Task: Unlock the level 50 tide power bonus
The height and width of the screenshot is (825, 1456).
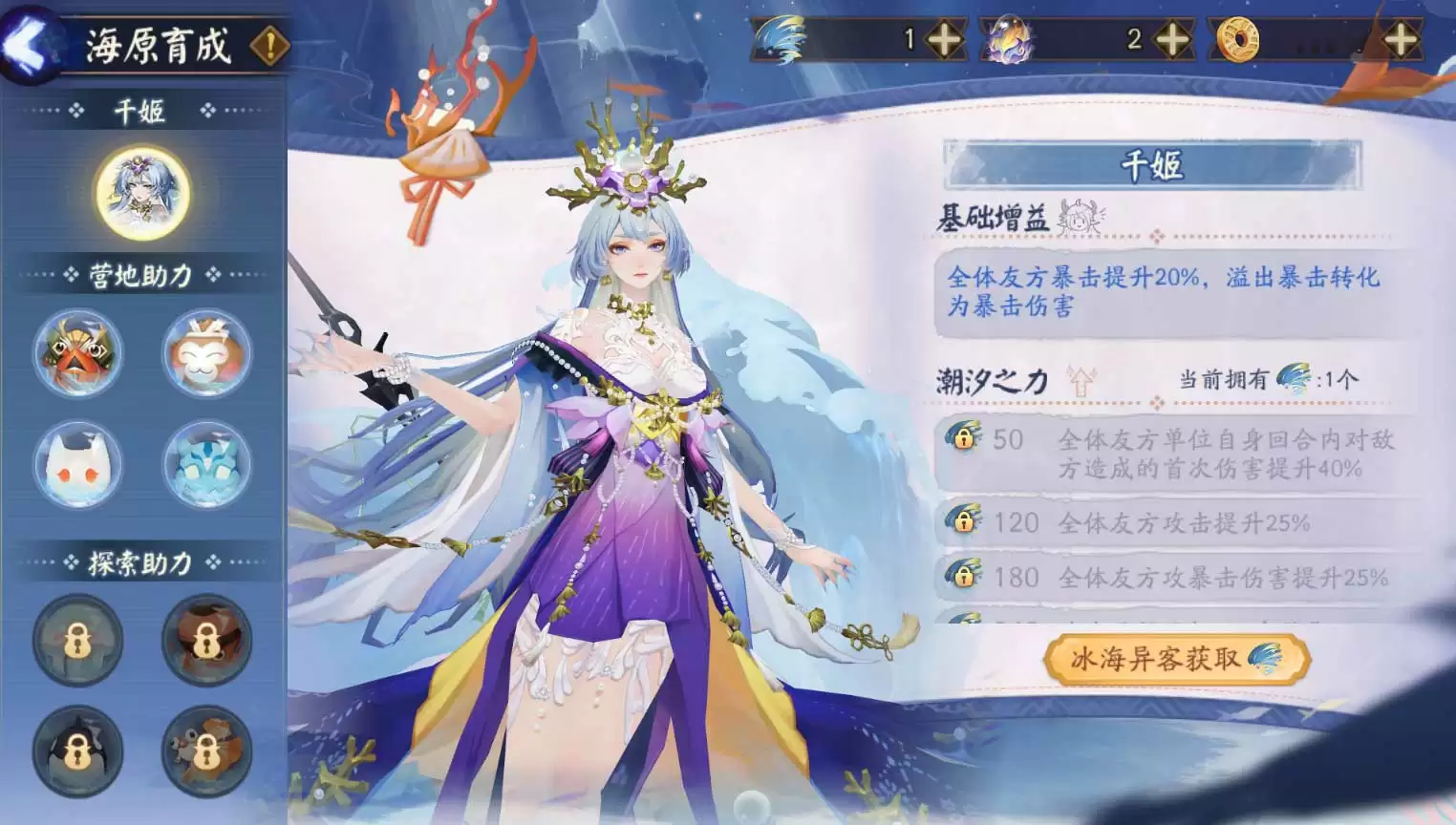Action: [x=966, y=440]
